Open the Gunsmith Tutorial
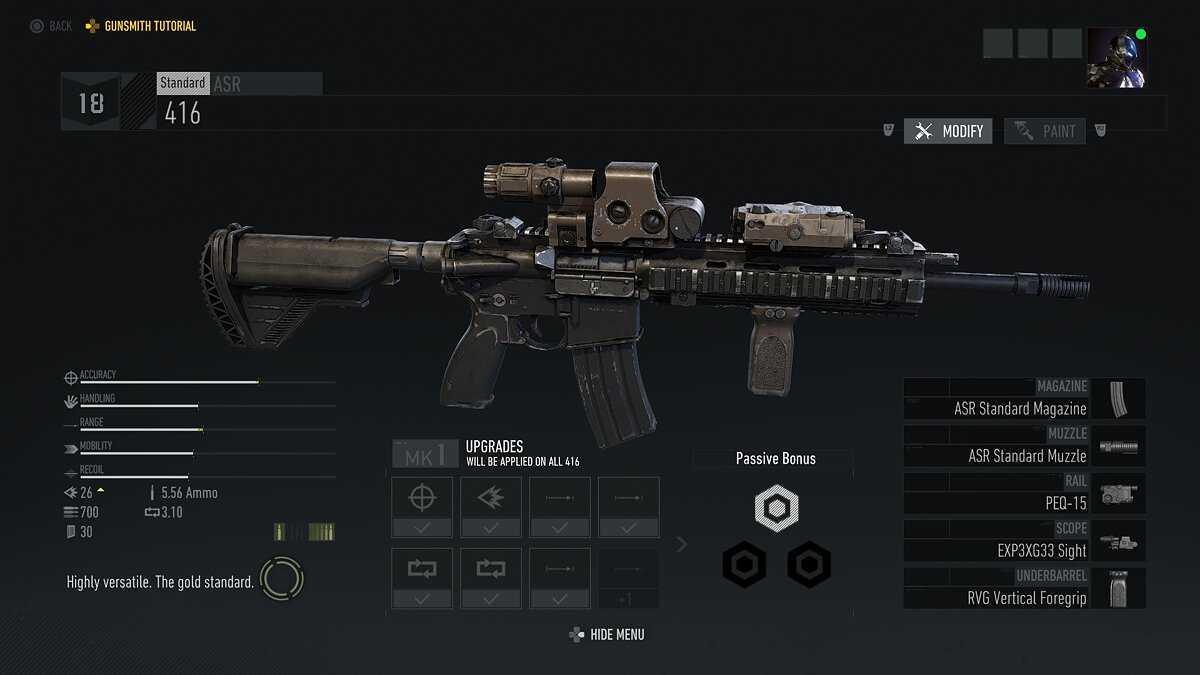The height and width of the screenshot is (675, 1200). pyautogui.click(x=141, y=26)
